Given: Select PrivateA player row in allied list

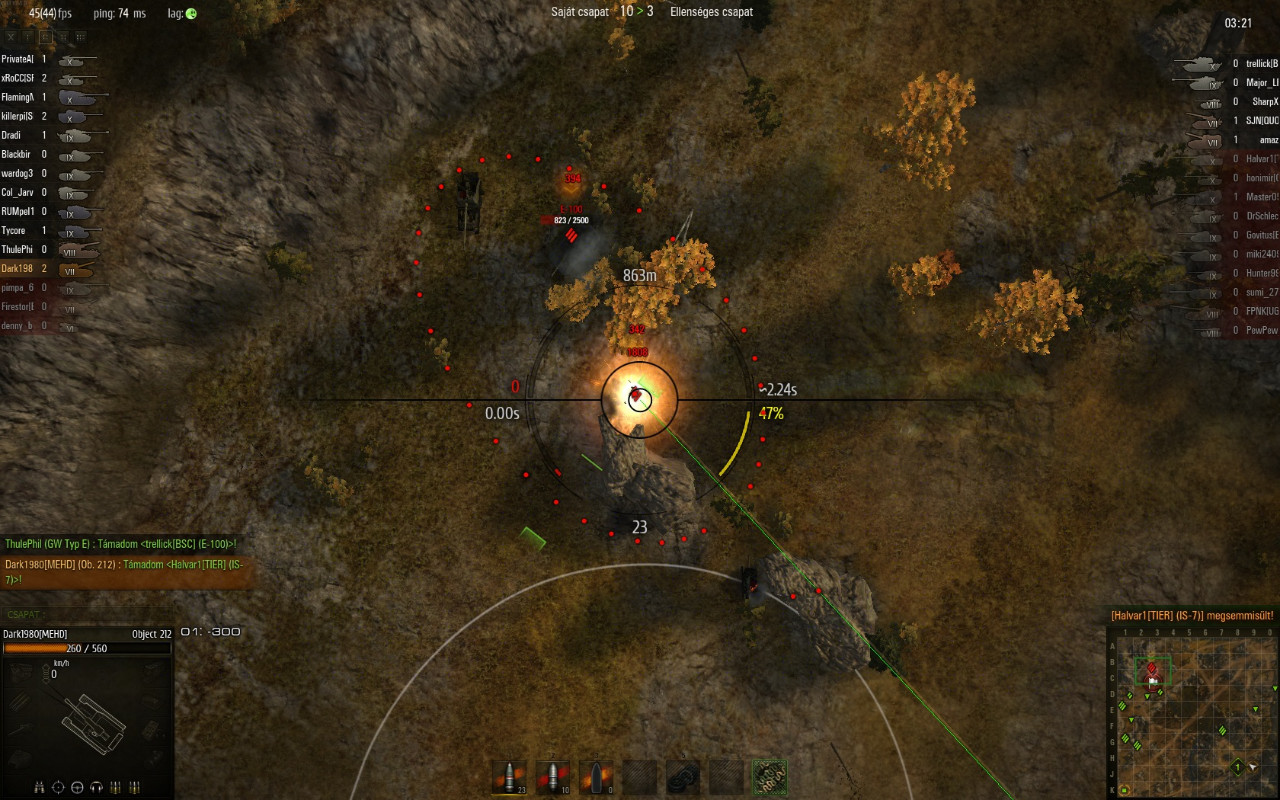Looking at the screenshot, I should (x=40, y=60).
